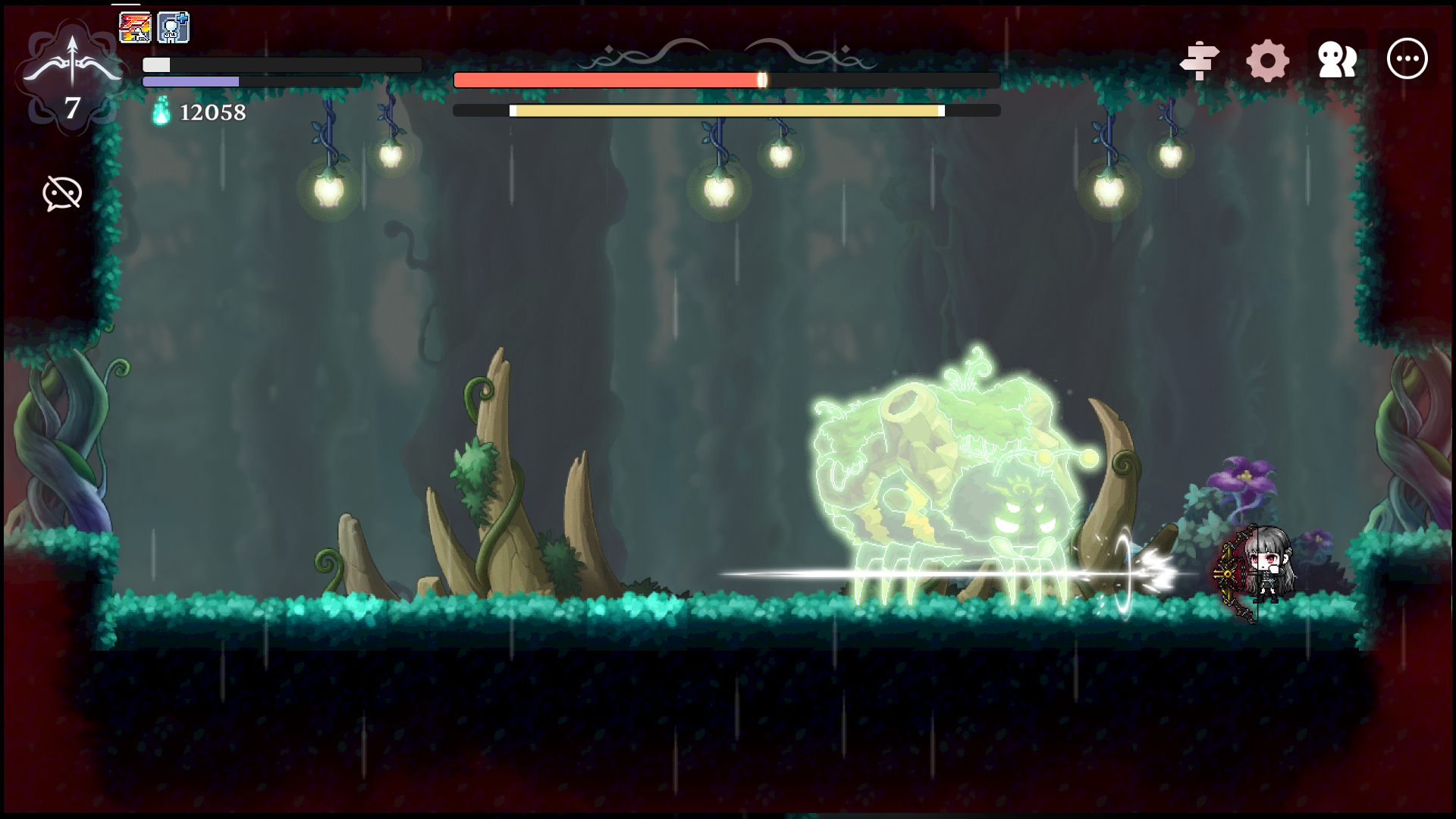Image resolution: width=1456 pixels, height=819 pixels.
Task: Show the players list icon
Action: (1337, 60)
